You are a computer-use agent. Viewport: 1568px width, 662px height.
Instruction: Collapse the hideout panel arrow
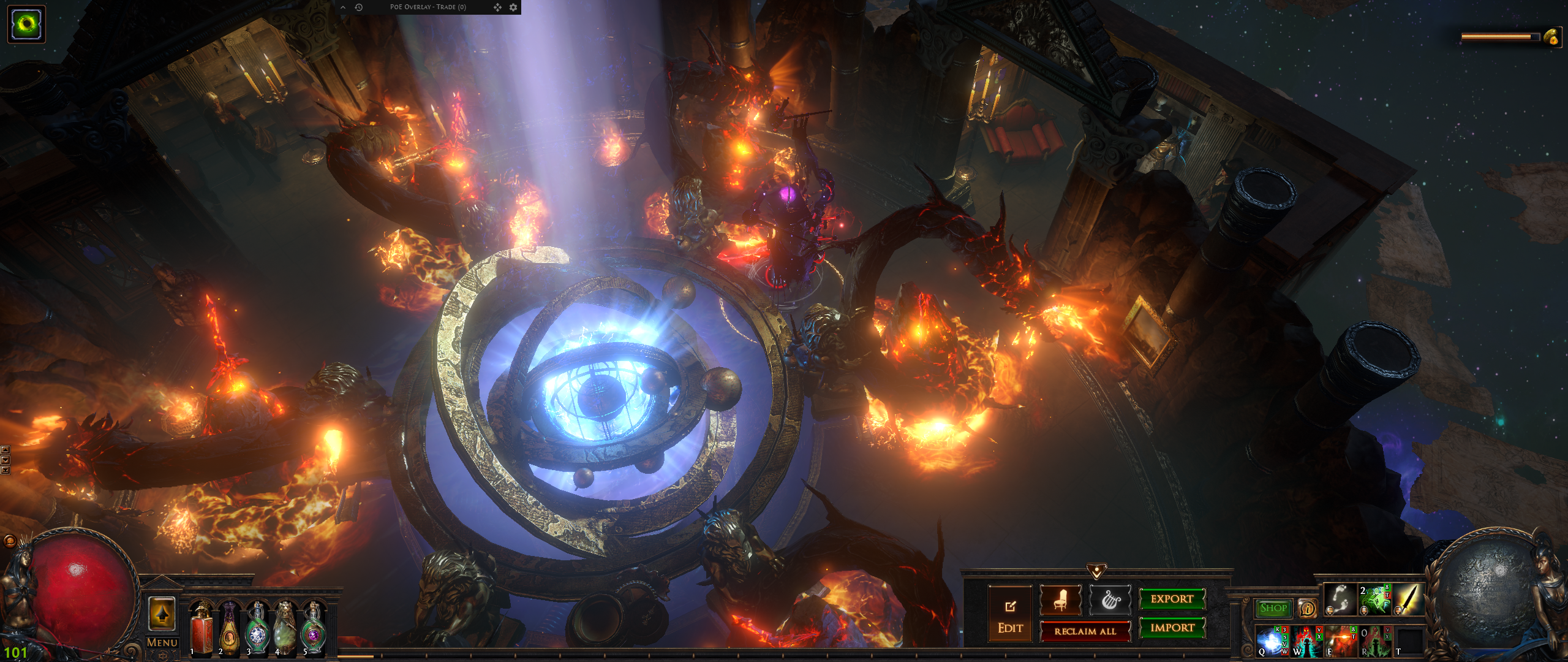[x=1096, y=571]
